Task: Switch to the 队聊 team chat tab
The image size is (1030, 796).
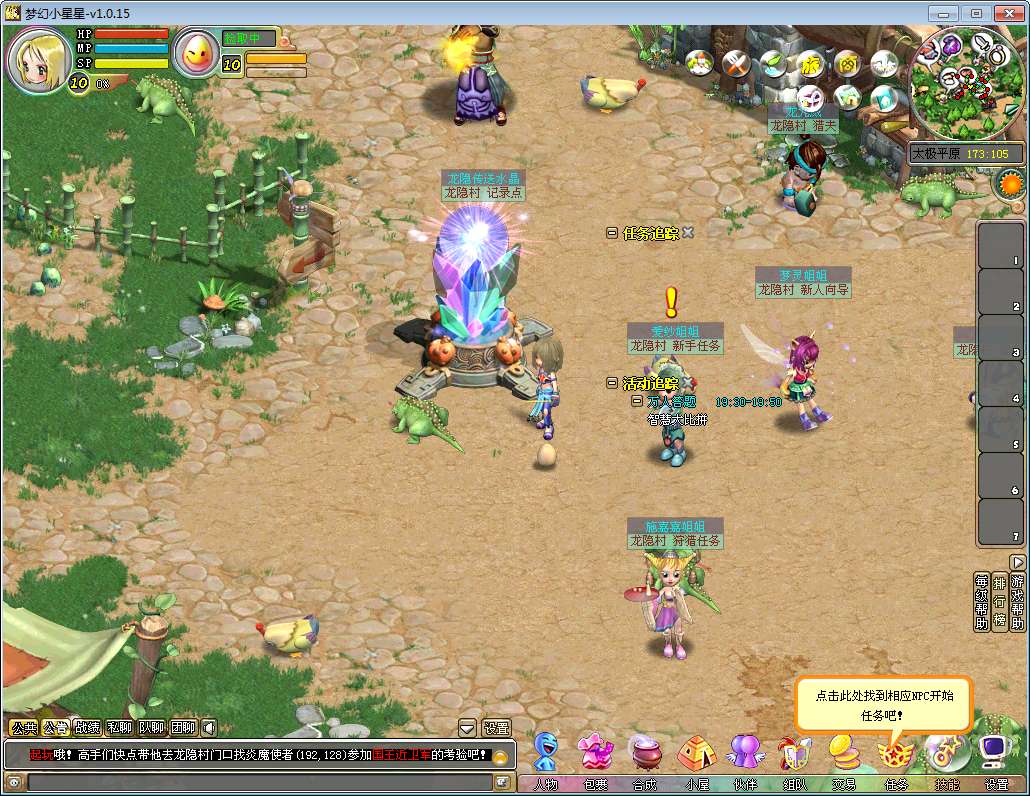Action: (x=151, y=728)
